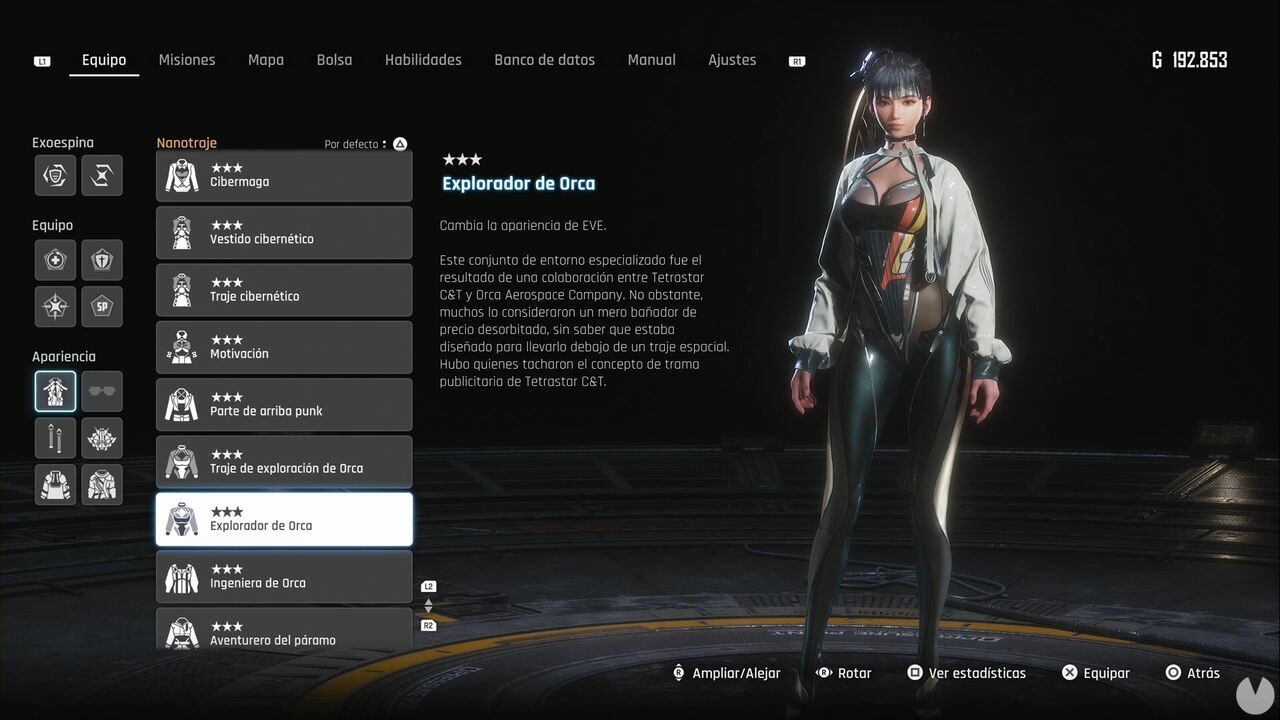Select the Cibermaga nanosuit from the list

tap(284, 175)
